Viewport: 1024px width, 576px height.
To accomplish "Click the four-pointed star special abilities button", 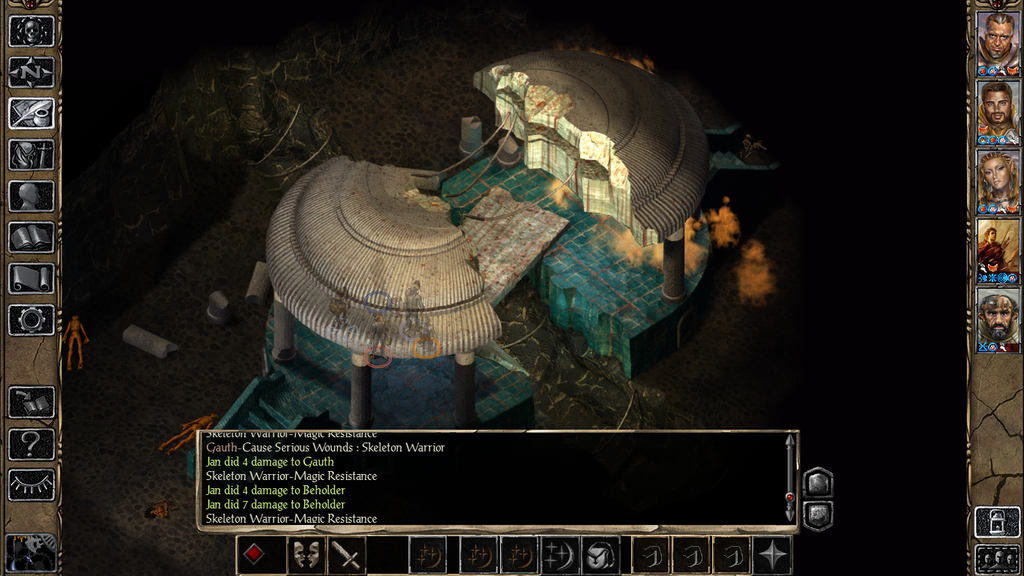I will tap(773, 555).
